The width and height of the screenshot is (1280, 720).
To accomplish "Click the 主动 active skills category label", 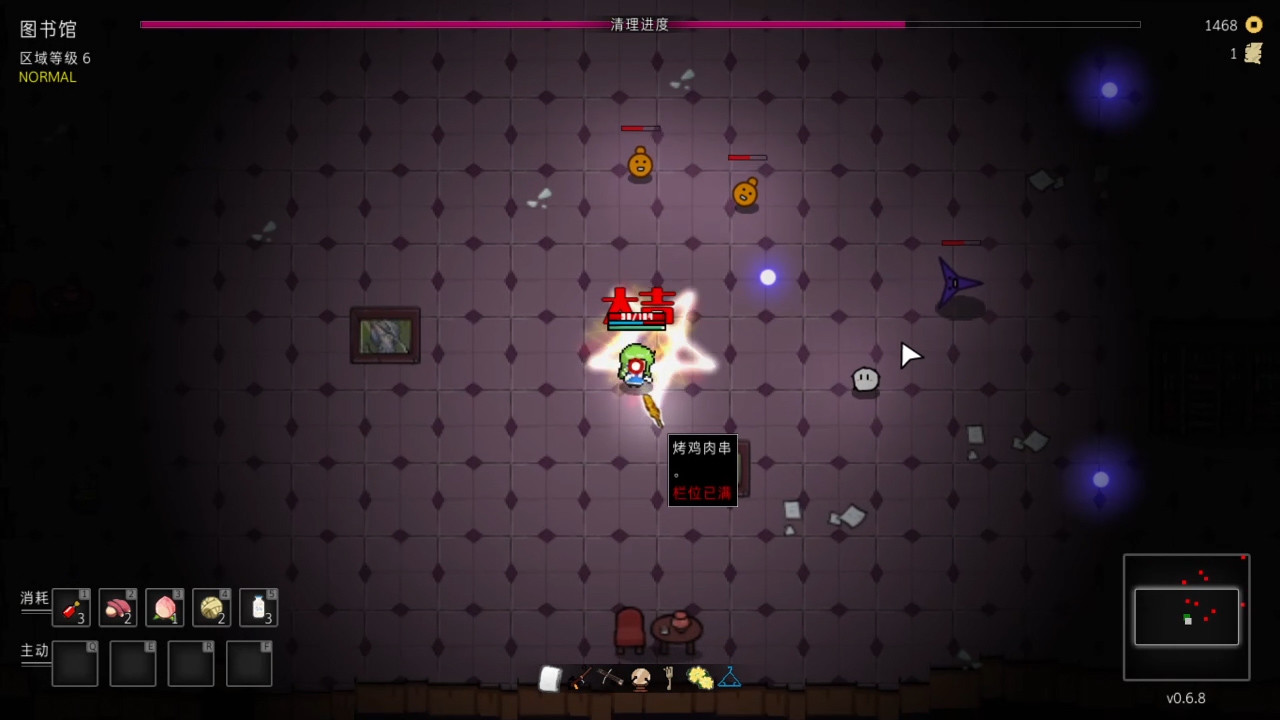I will (33, 650).
